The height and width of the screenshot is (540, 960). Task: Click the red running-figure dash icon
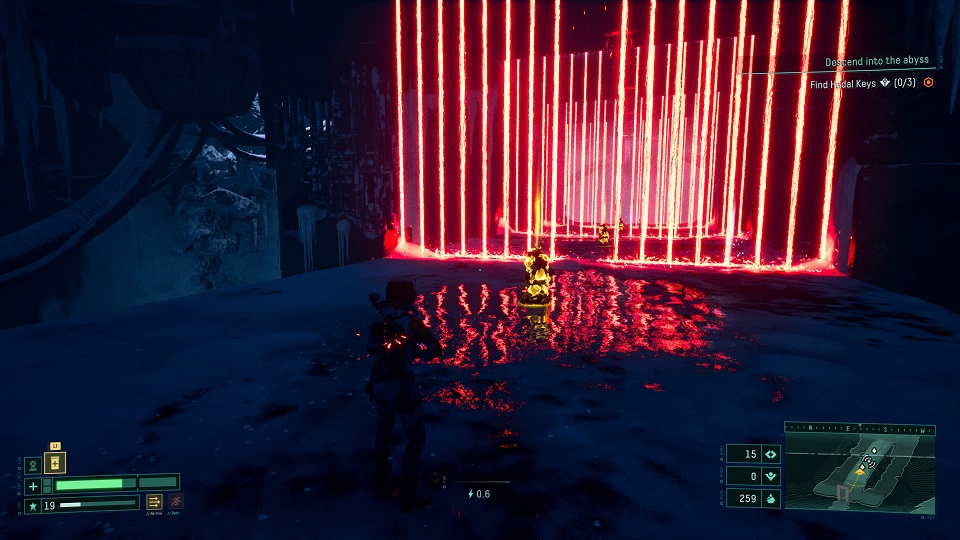176,501
